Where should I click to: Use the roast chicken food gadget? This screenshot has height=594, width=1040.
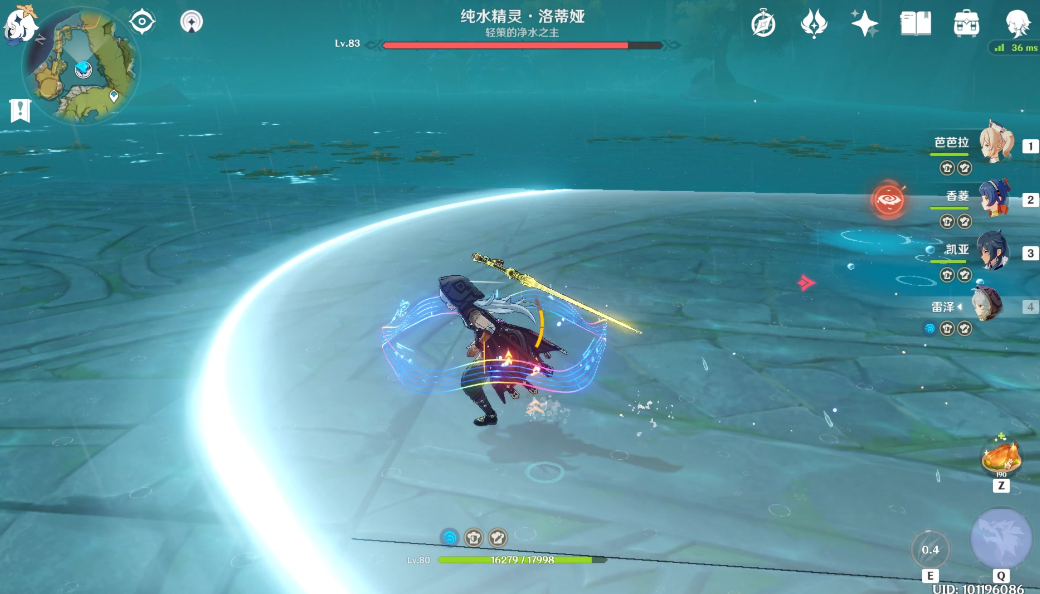1000,459
